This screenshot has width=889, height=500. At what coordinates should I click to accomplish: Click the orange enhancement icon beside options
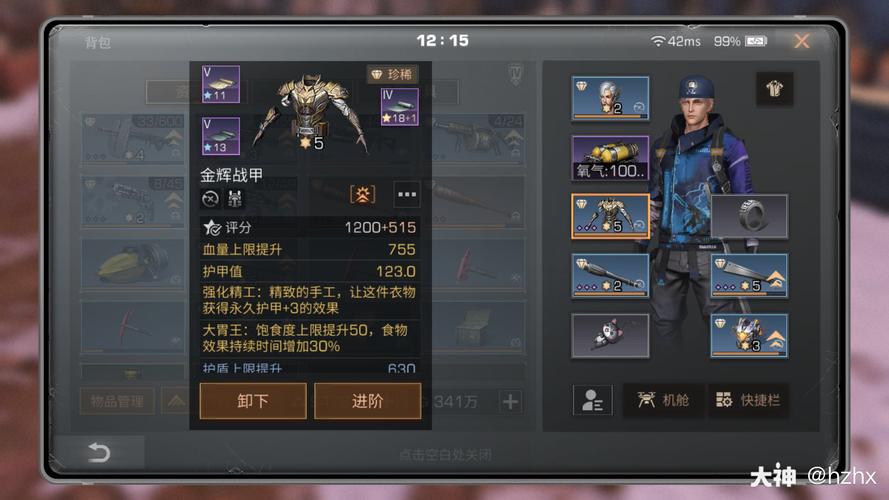[x=362, y=193]
